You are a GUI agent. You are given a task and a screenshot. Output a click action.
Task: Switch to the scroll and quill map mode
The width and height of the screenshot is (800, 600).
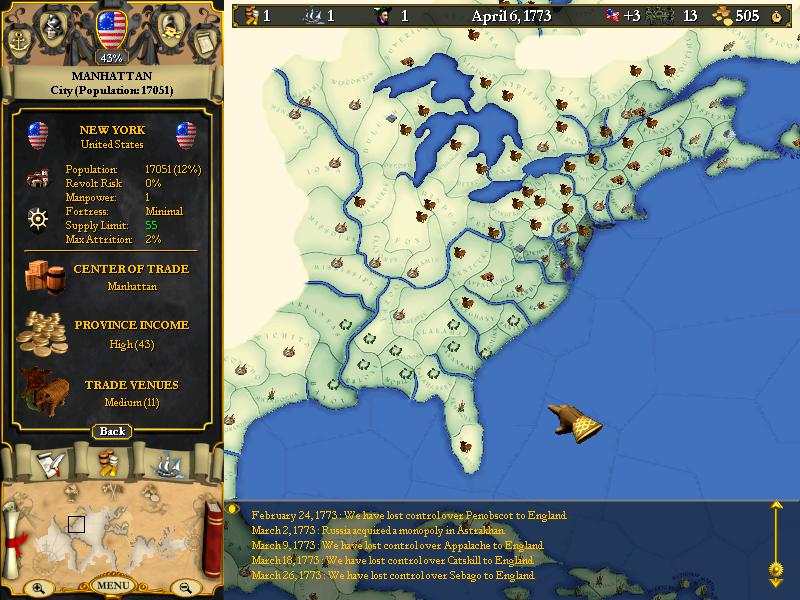point(52,463)
